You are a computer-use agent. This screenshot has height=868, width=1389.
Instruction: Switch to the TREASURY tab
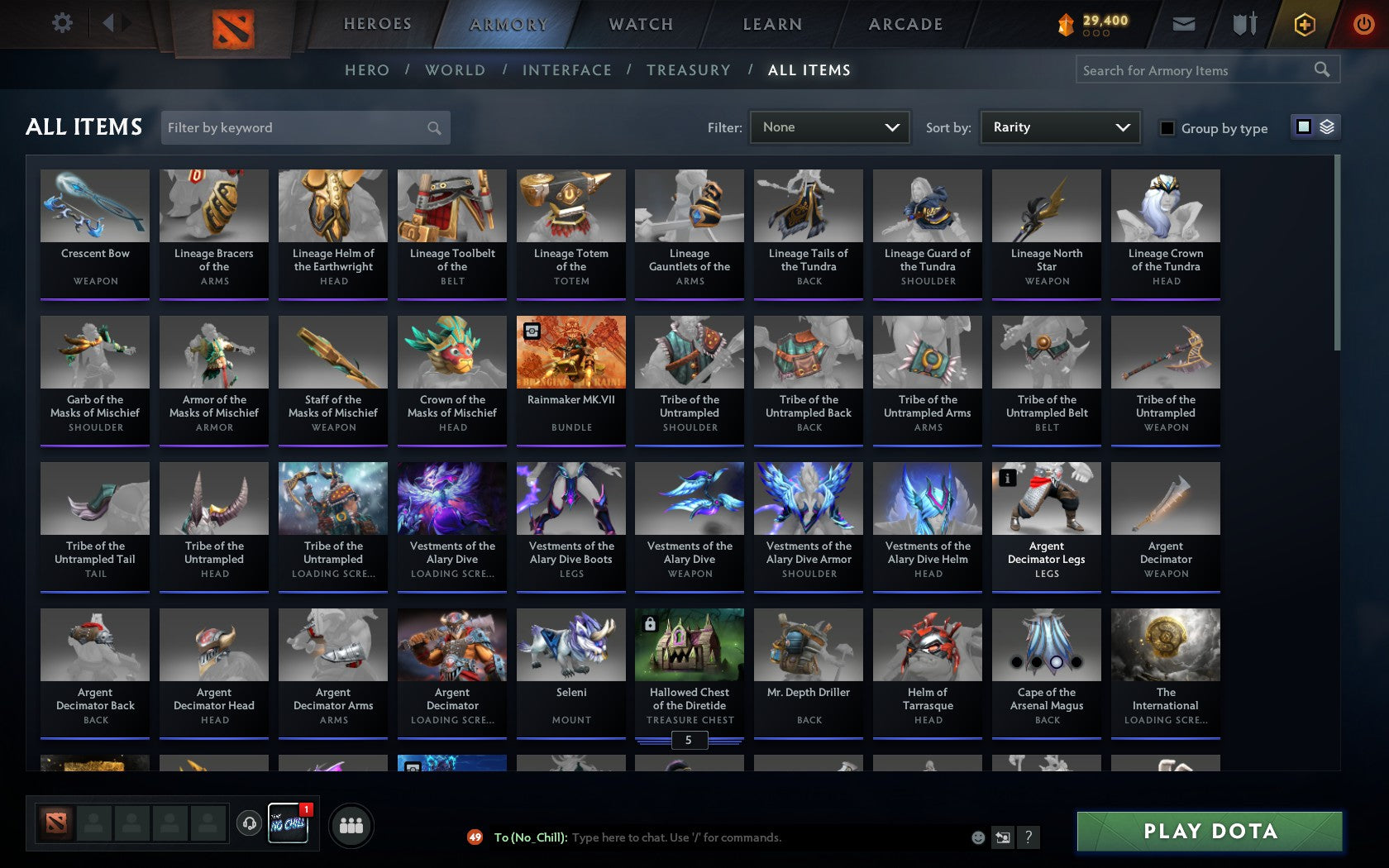click(x=689, y=70)
